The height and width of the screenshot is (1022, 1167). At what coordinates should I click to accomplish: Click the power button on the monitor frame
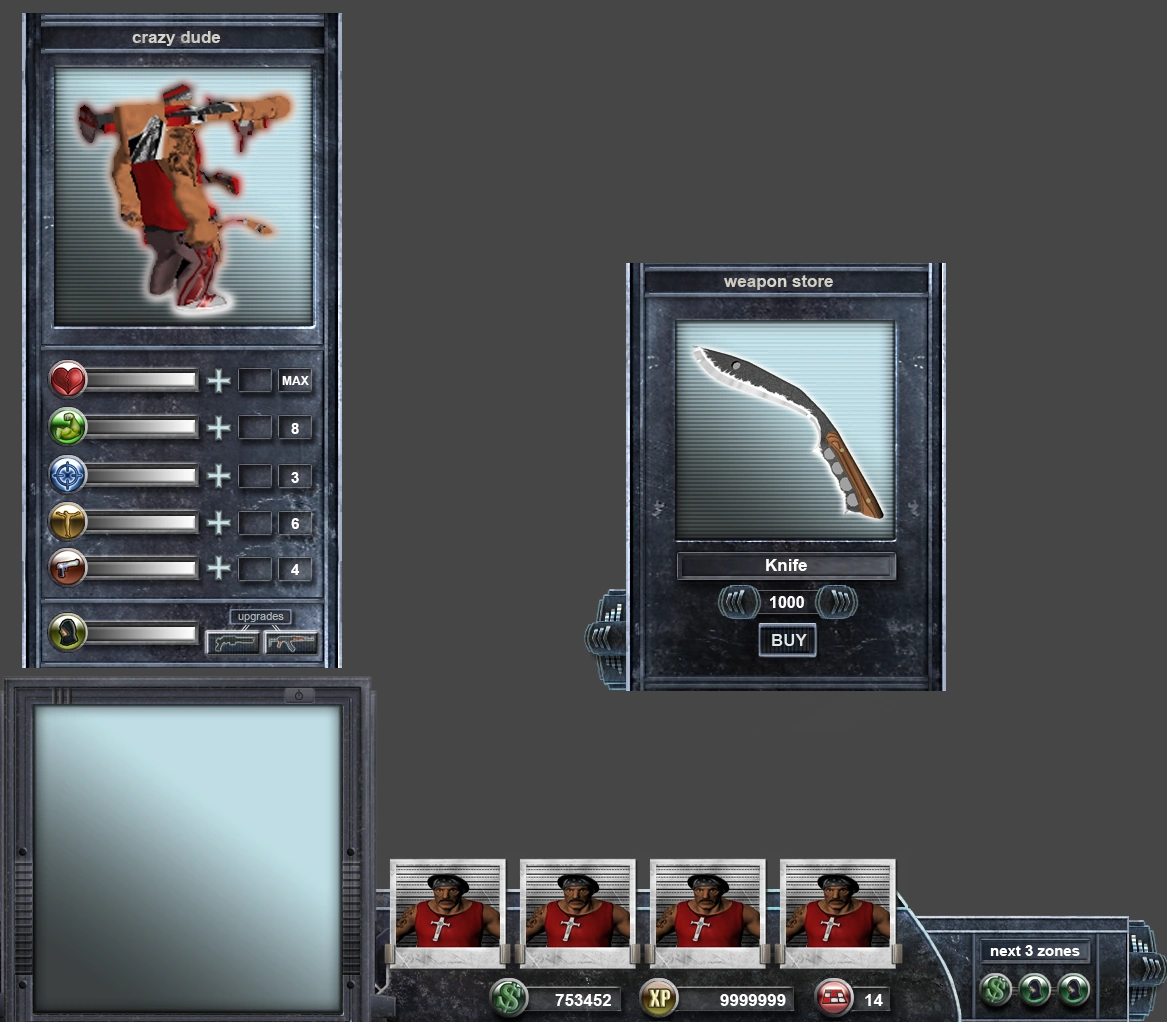[x=298, y=695]
